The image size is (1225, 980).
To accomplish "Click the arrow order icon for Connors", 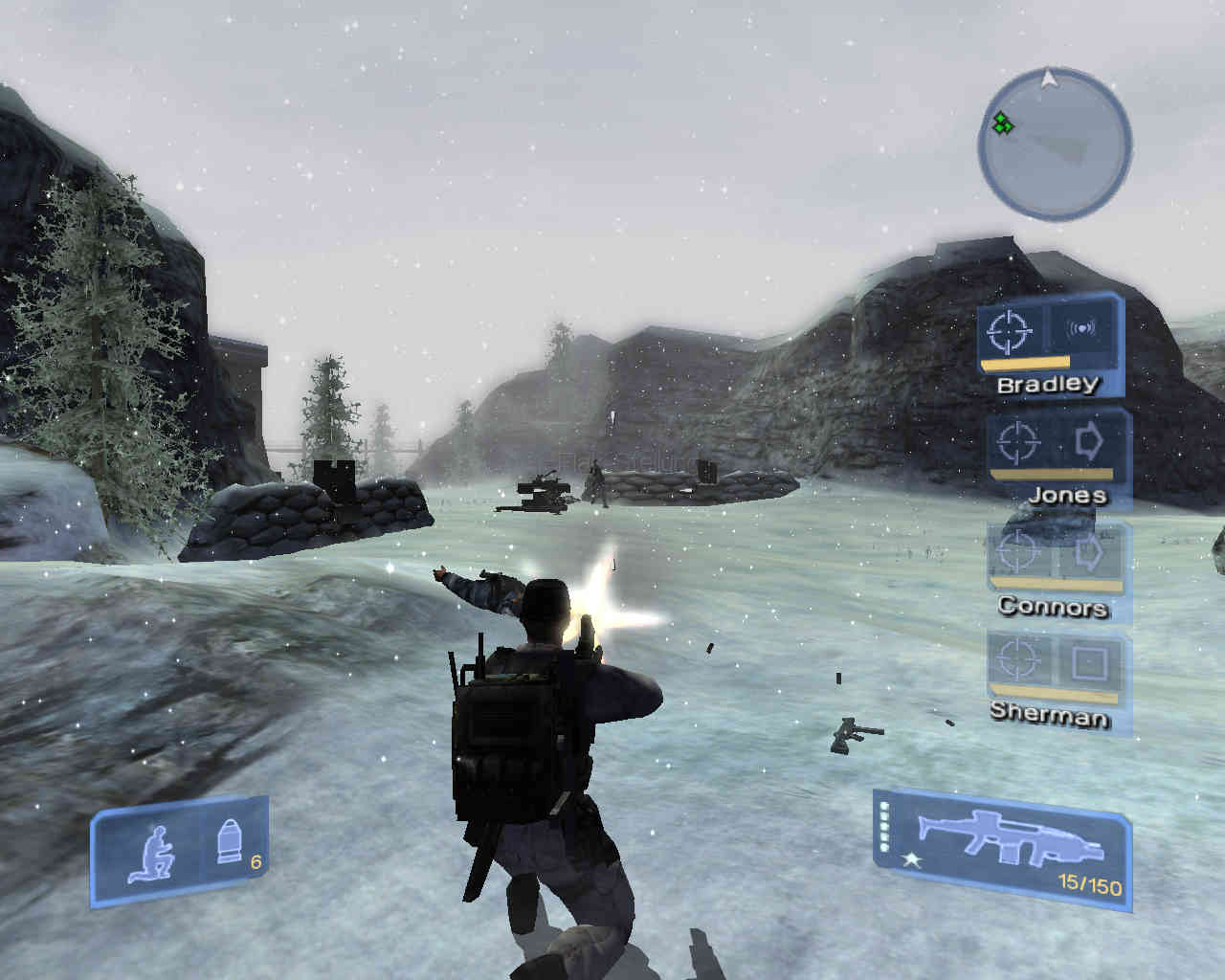I will 1088,552.
